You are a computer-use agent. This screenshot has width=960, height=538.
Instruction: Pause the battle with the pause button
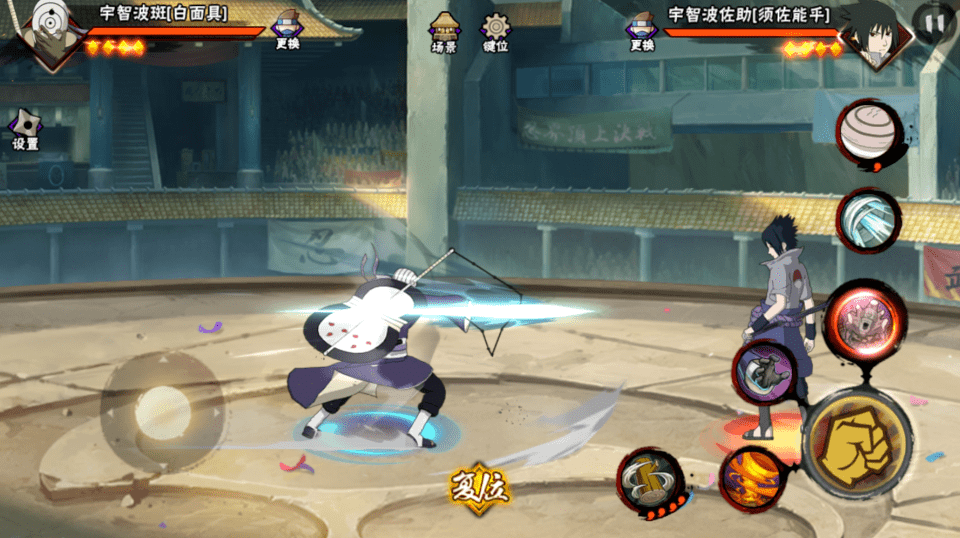(934, 23)
